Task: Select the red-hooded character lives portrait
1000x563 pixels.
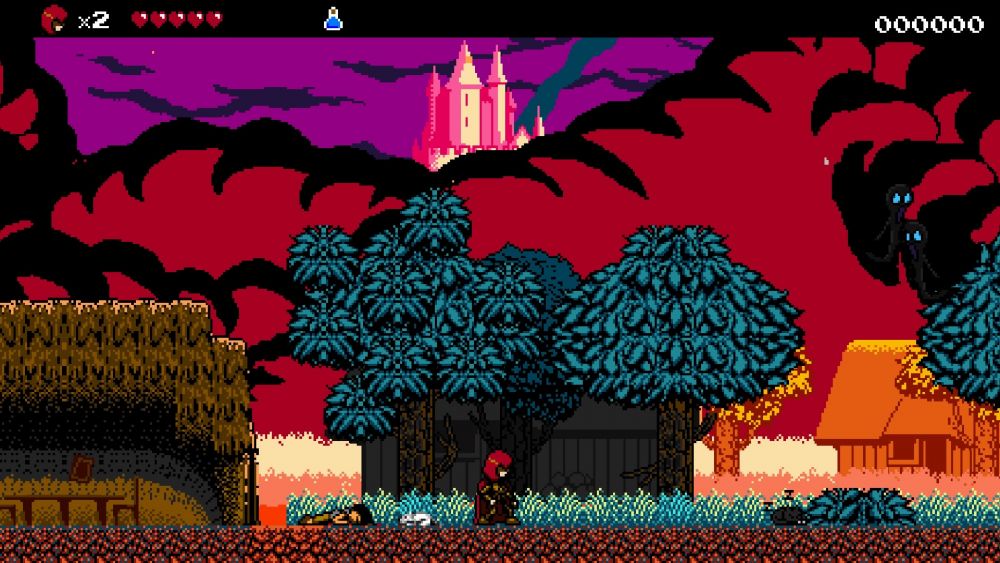Action: 54,19
